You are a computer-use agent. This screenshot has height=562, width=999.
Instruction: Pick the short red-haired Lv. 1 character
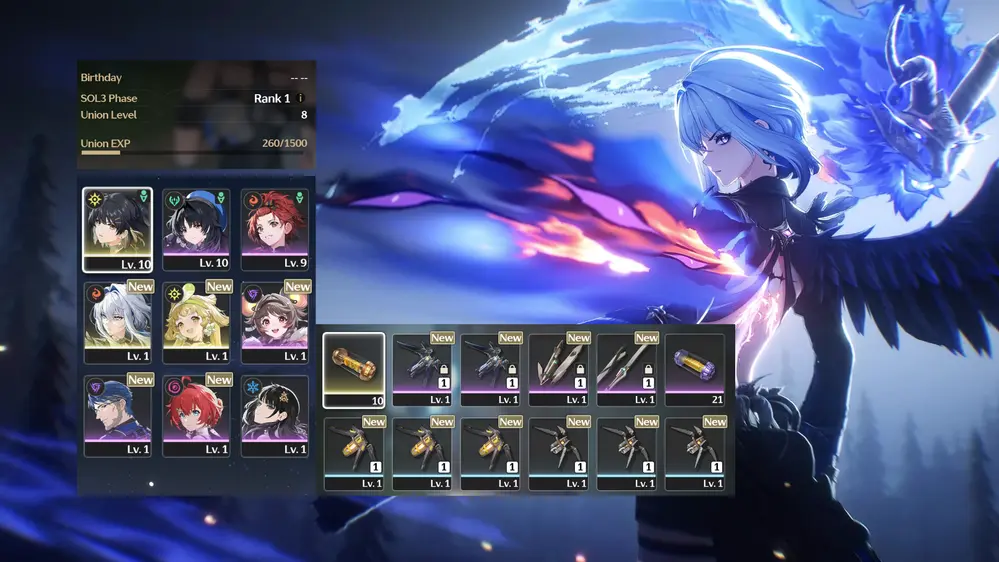tap(196, 414)
